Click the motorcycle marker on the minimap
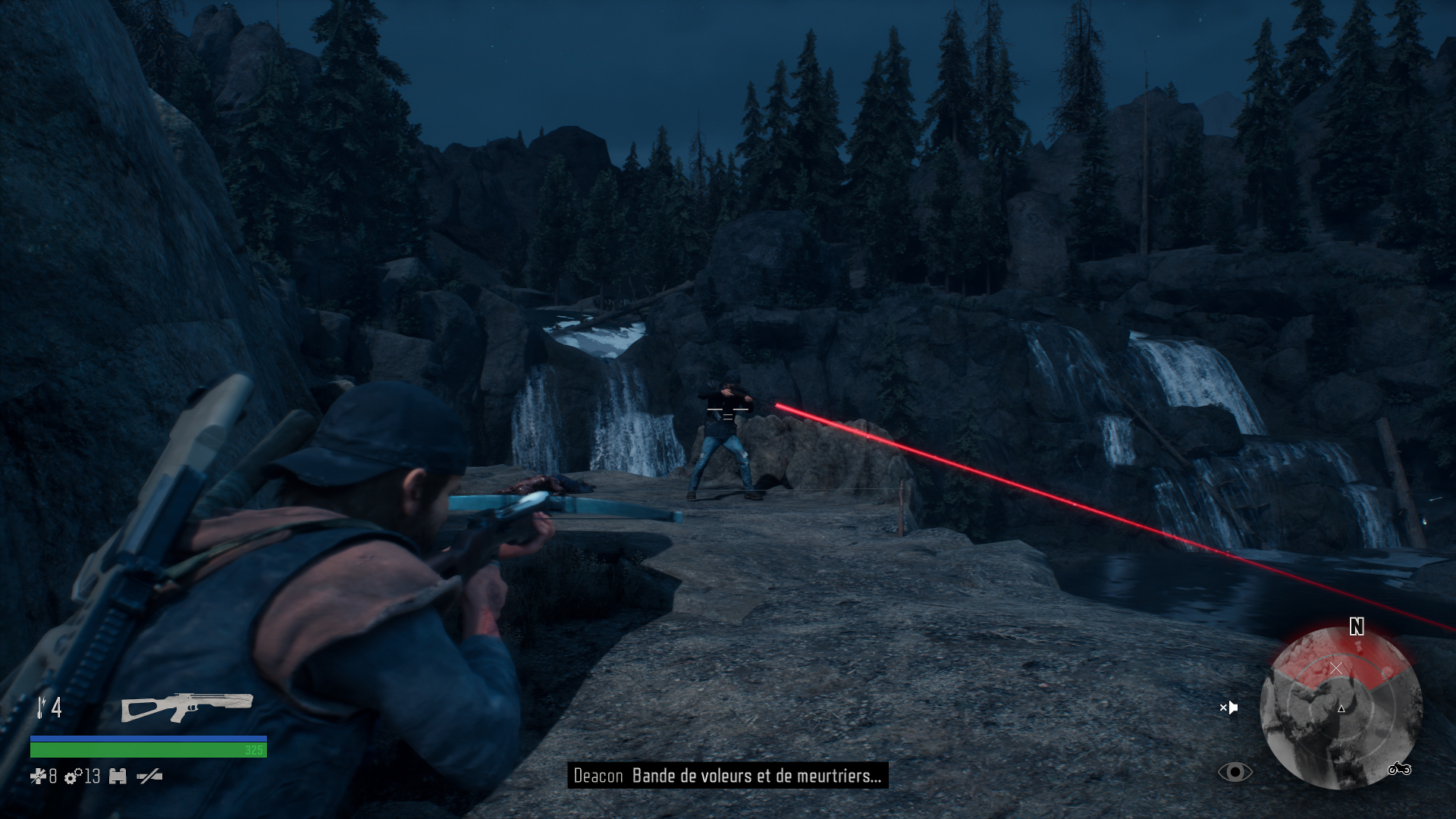Viewport: 1456px width, 819px height. (1399, 770)
